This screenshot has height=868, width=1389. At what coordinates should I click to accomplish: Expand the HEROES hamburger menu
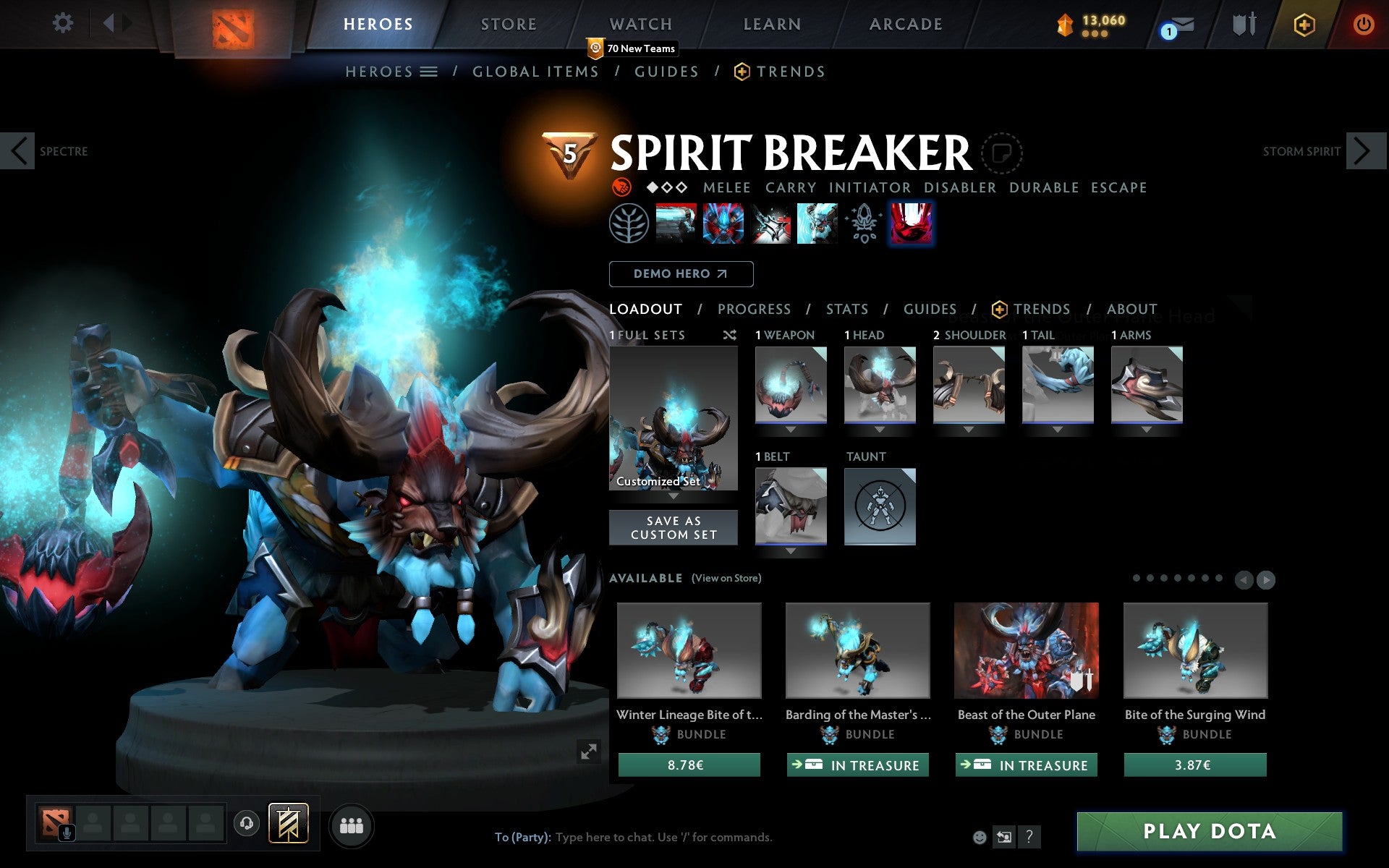[429, 72]
